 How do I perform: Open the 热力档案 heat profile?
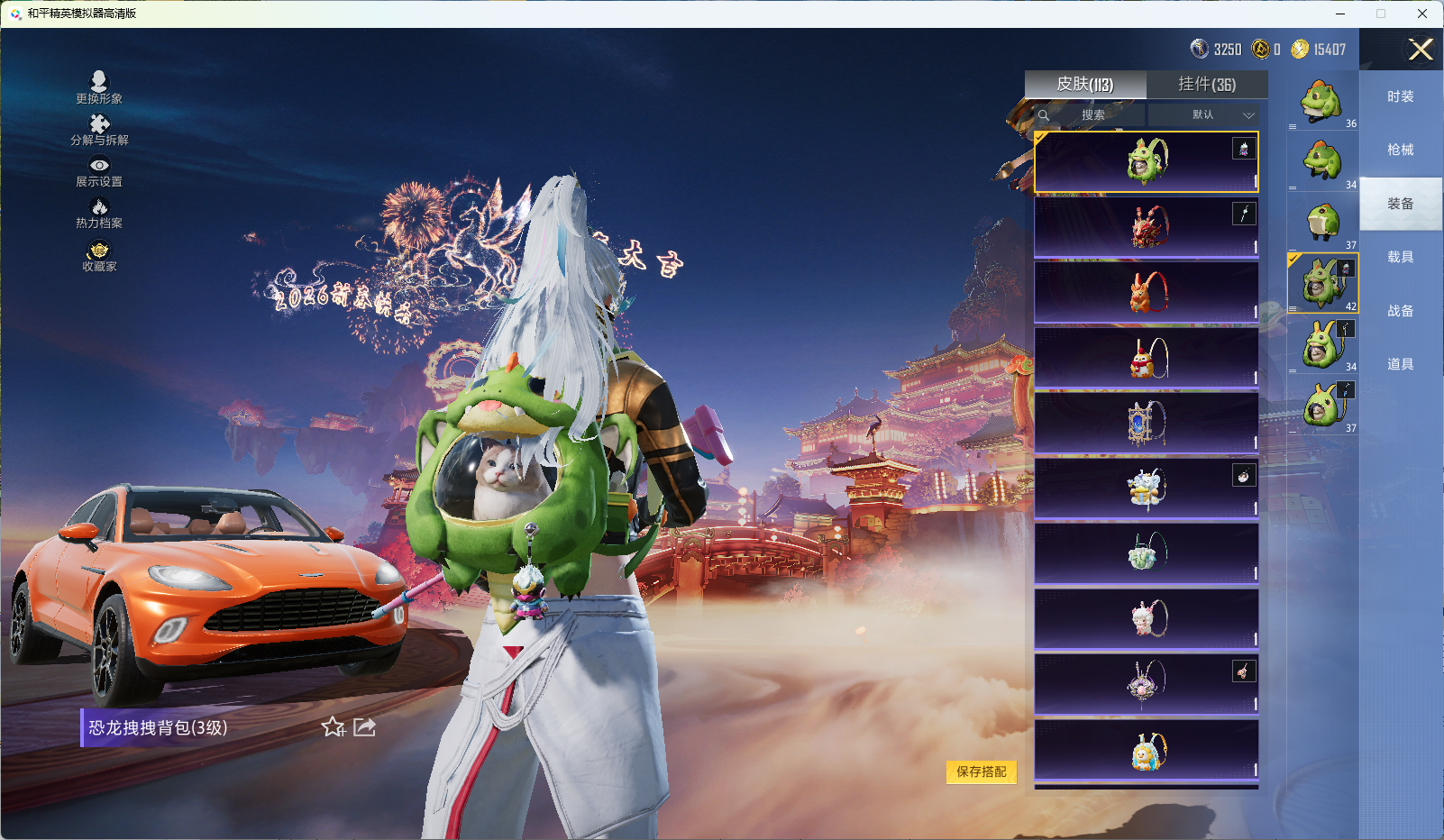pyautogui.click(x=99, y=214)
